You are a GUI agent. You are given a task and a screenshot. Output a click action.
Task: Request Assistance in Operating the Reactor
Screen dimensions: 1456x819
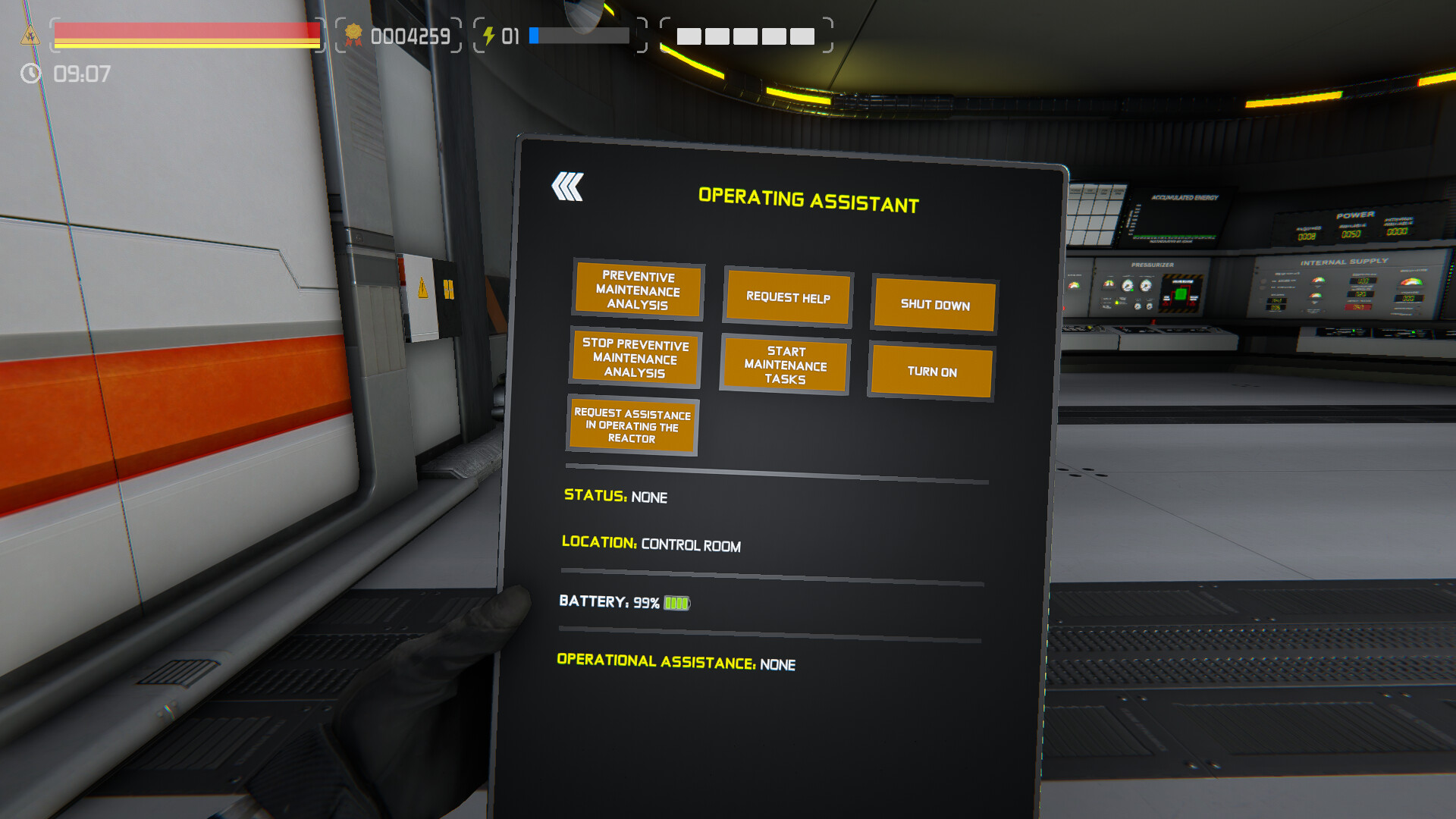pos(634,426)
